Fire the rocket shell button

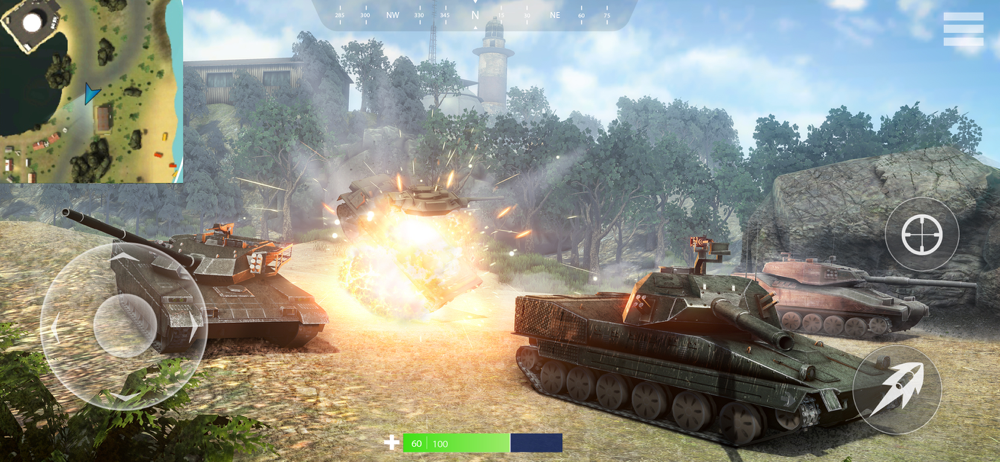point(896,390)
